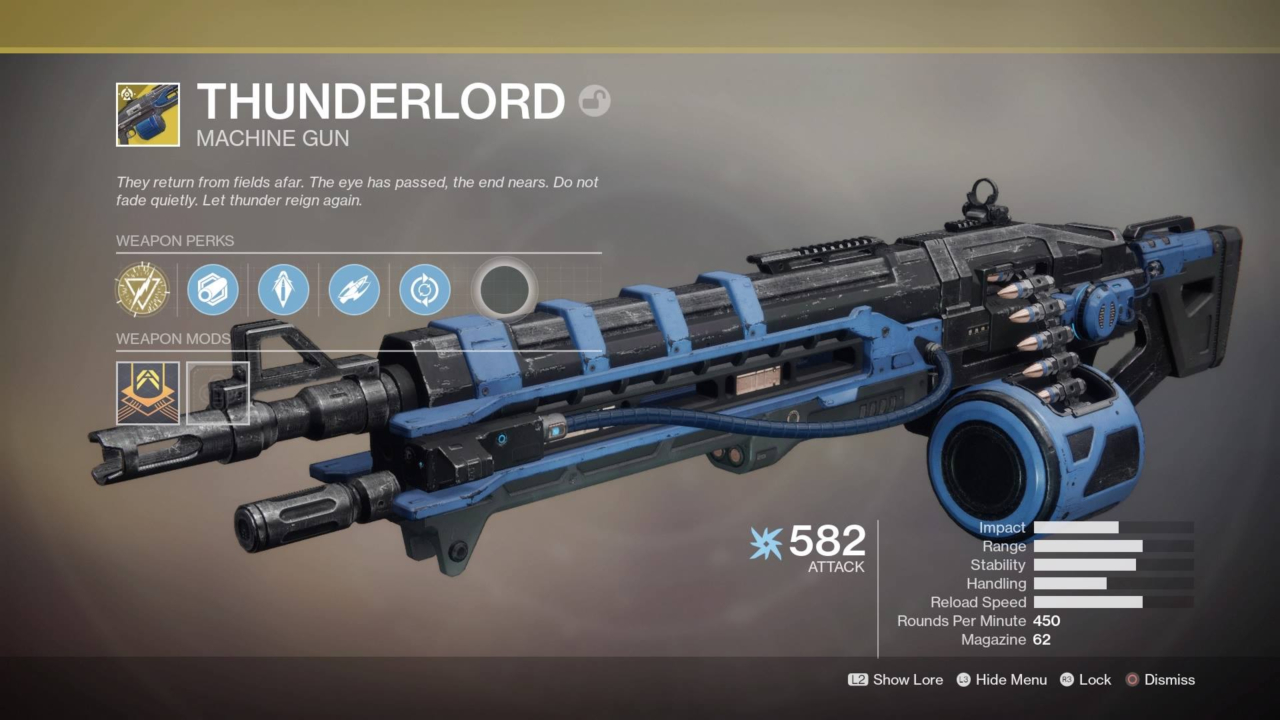Open the empty gray catalyst socket
The width and height of the screenshot is (1280, 720).
[504, 290]
